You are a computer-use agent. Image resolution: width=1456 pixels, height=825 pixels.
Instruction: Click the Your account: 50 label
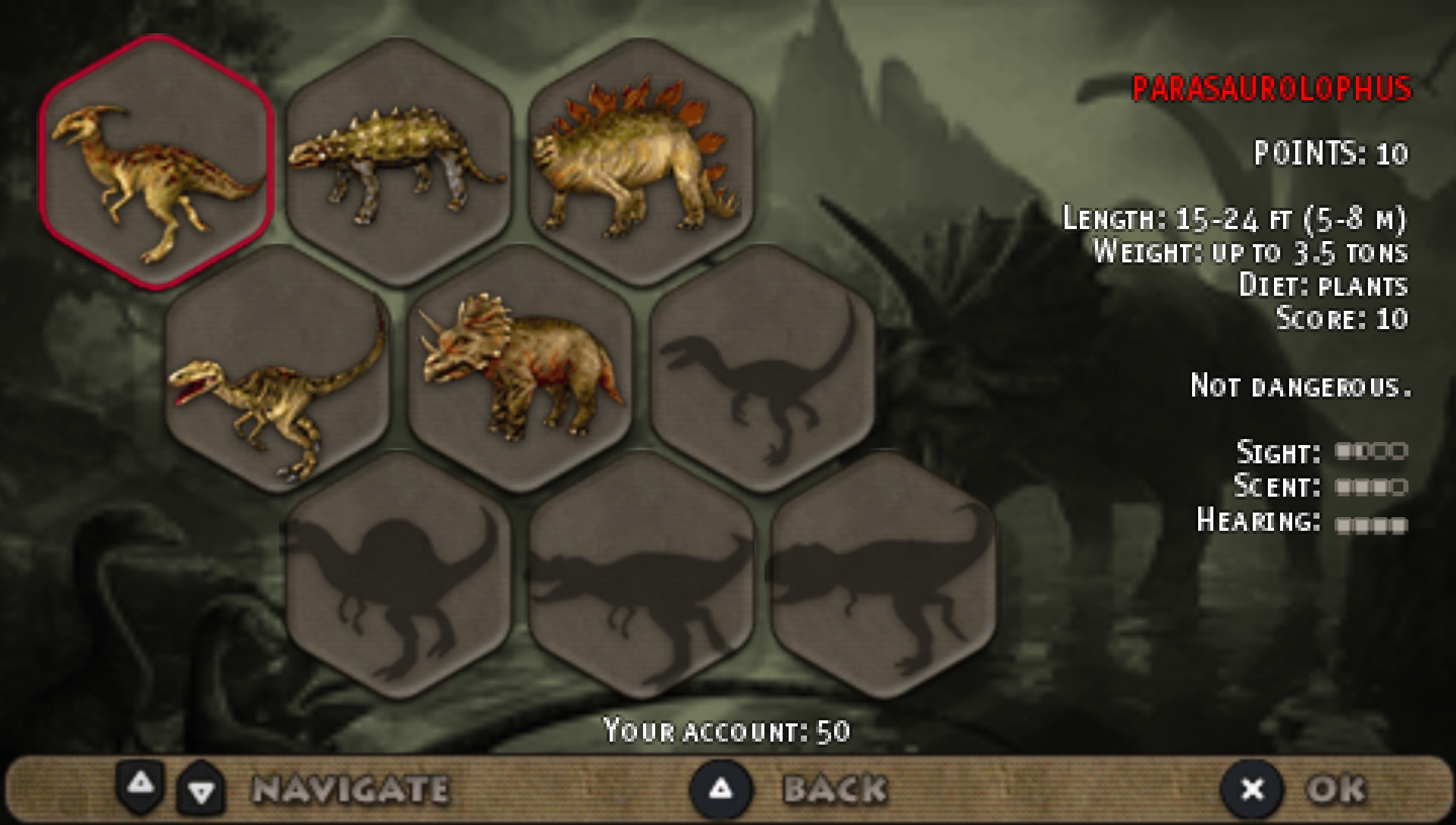[728, 730]
